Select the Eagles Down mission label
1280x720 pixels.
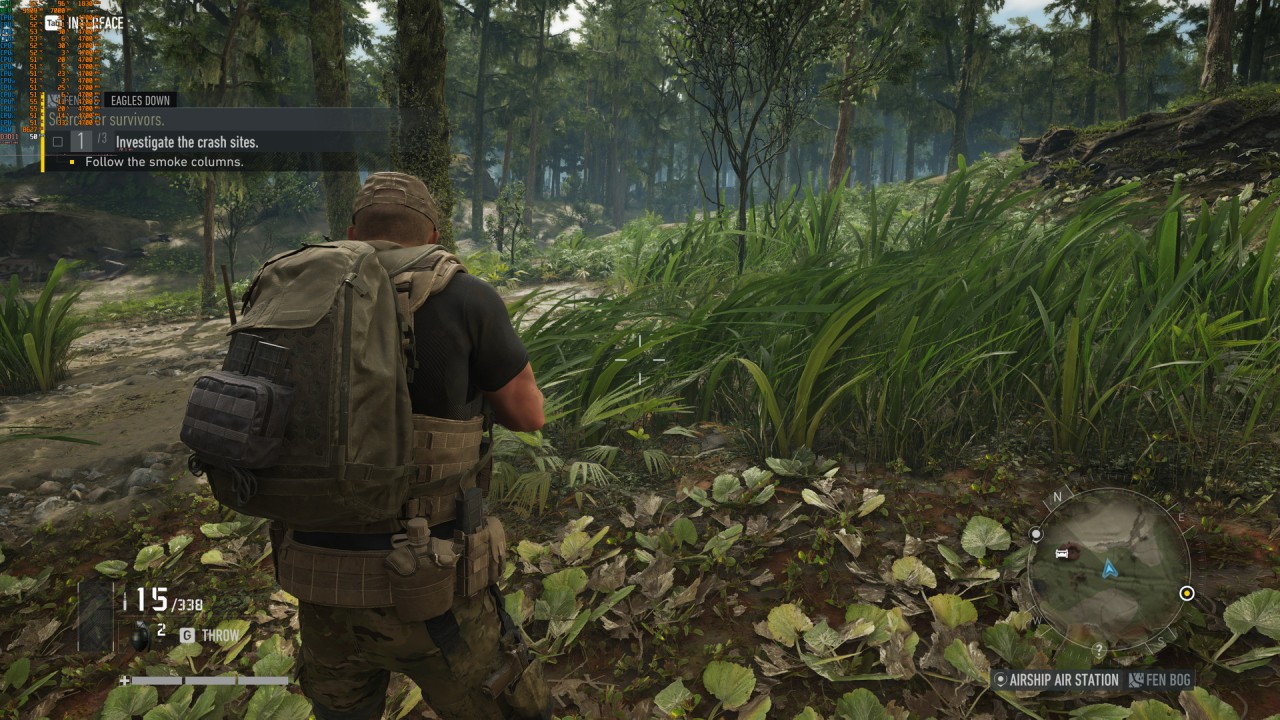(x=141, y=100)
